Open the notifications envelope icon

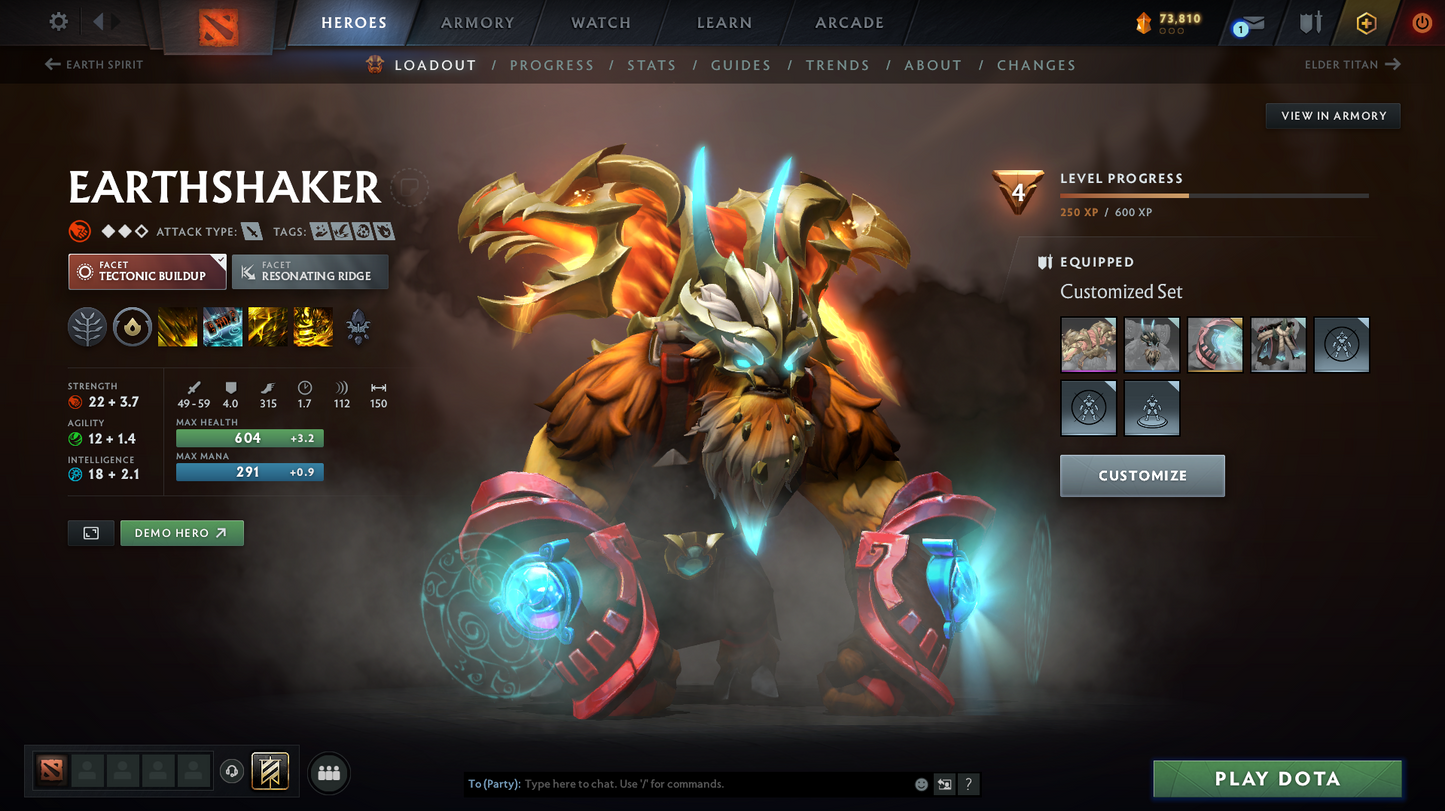point(1252,22)
